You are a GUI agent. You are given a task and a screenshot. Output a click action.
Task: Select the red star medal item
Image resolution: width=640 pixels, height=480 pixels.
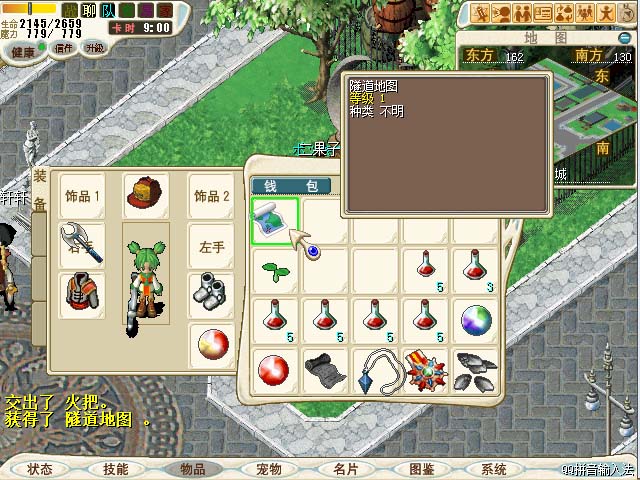[426, 369]
